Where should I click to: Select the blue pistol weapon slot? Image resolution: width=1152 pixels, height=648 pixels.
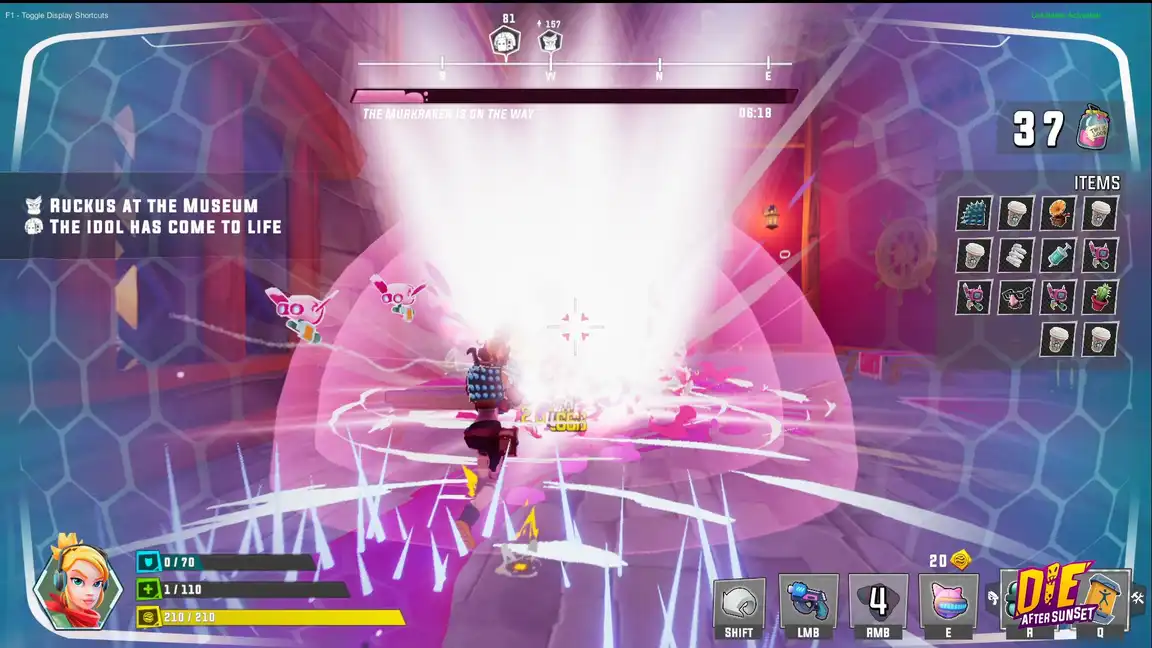[808, 601]
